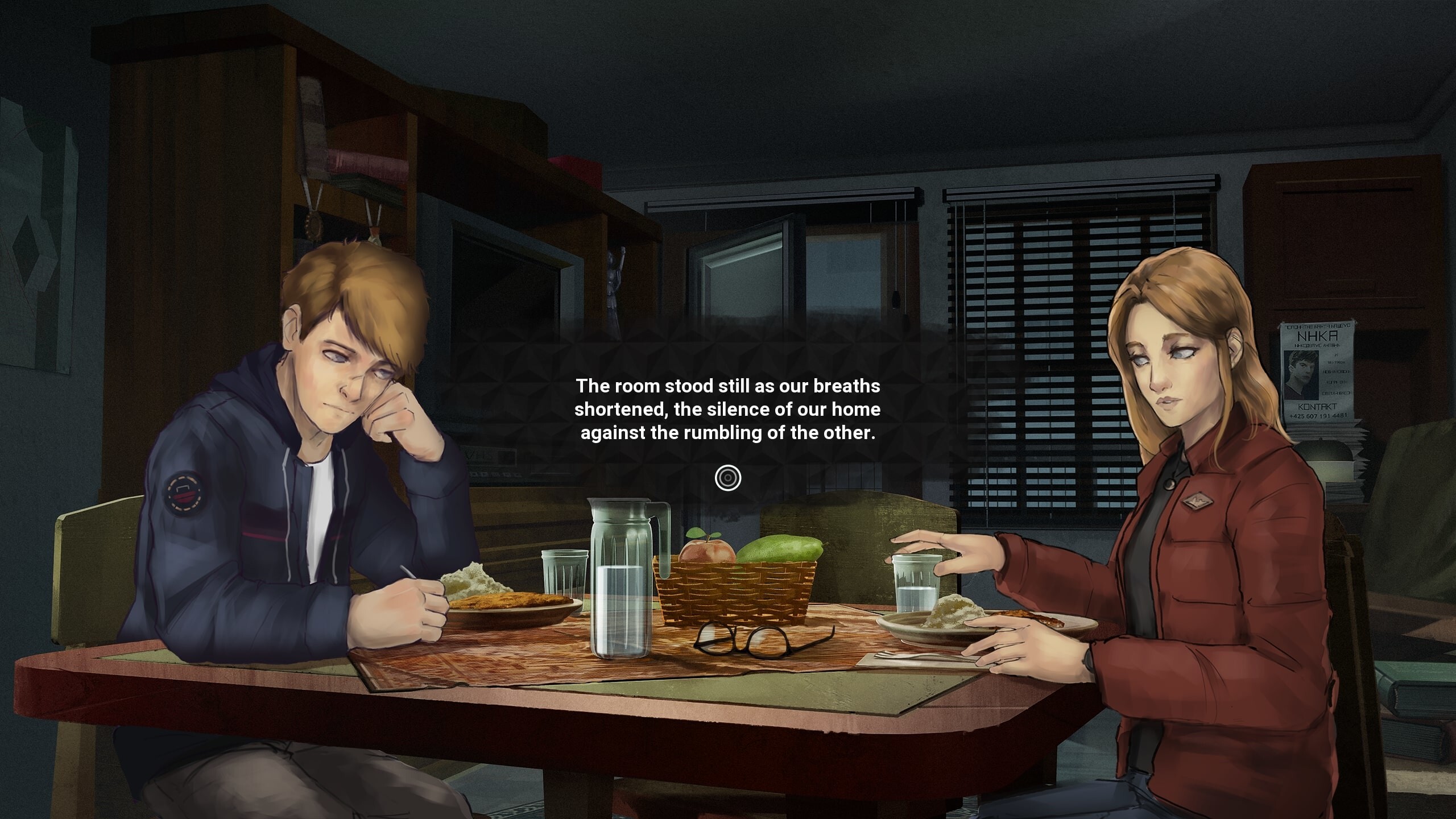Advance dialogue with the circular continue icon
Viewport: 1456px width, 819px height.
[x=728, y=478]
